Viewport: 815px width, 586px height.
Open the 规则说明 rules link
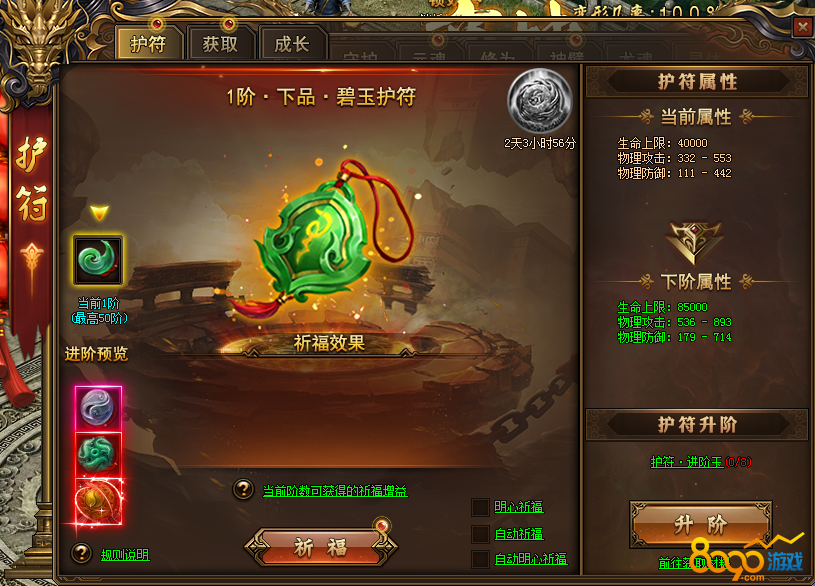coord(125,554)
